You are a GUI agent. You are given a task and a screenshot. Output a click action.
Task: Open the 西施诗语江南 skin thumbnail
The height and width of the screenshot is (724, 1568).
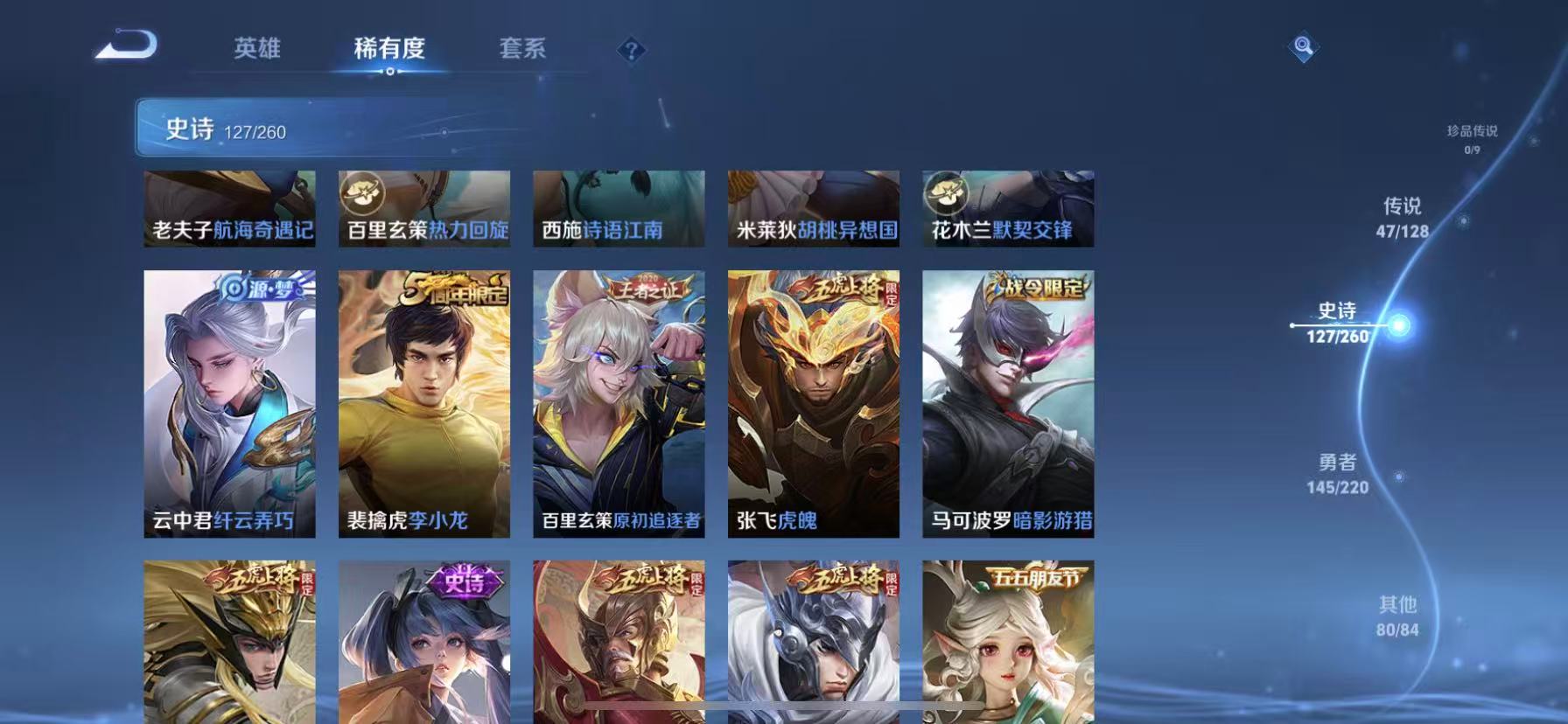(x=618, y=208)
